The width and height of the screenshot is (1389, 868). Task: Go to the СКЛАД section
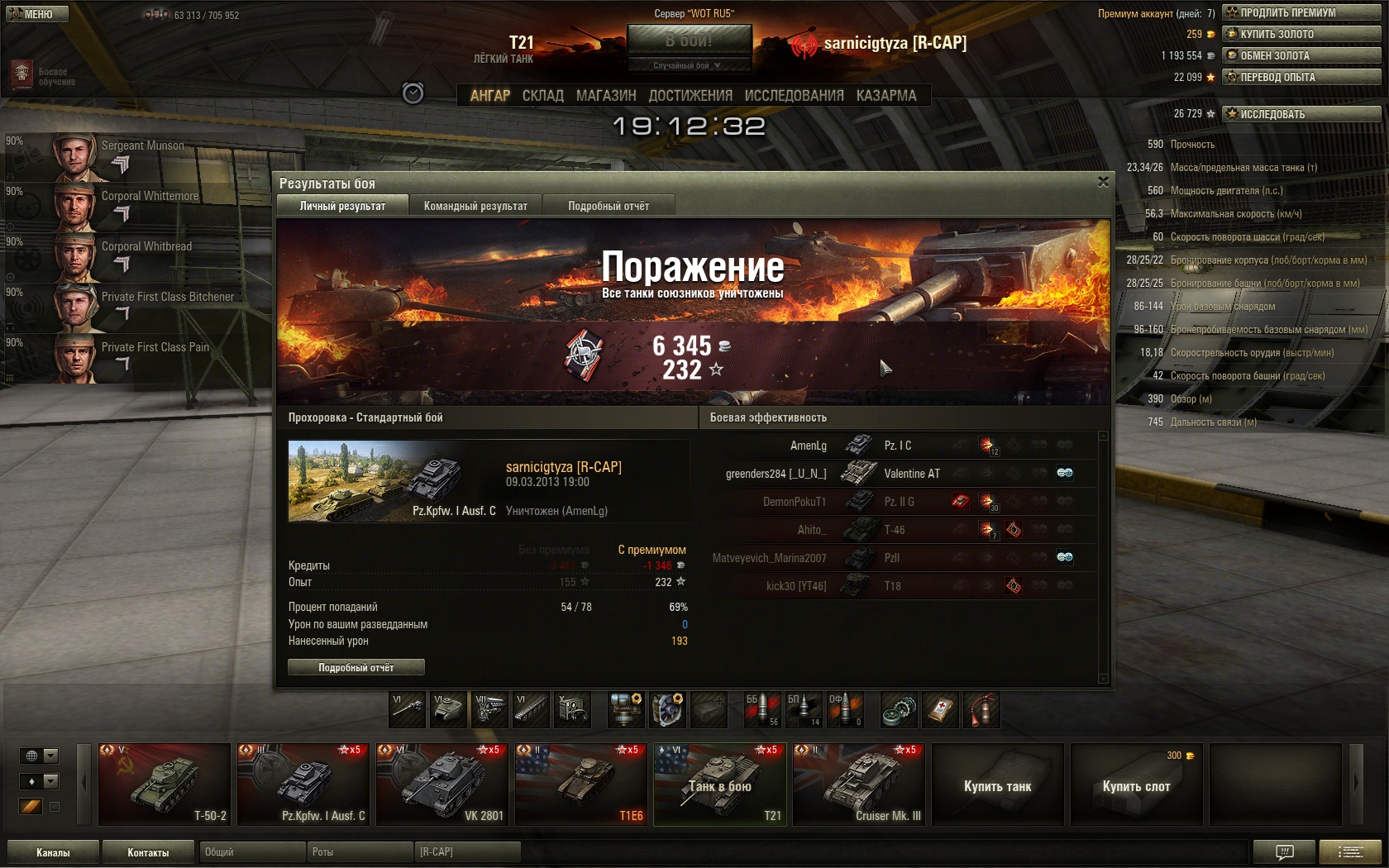pos(542,96)
